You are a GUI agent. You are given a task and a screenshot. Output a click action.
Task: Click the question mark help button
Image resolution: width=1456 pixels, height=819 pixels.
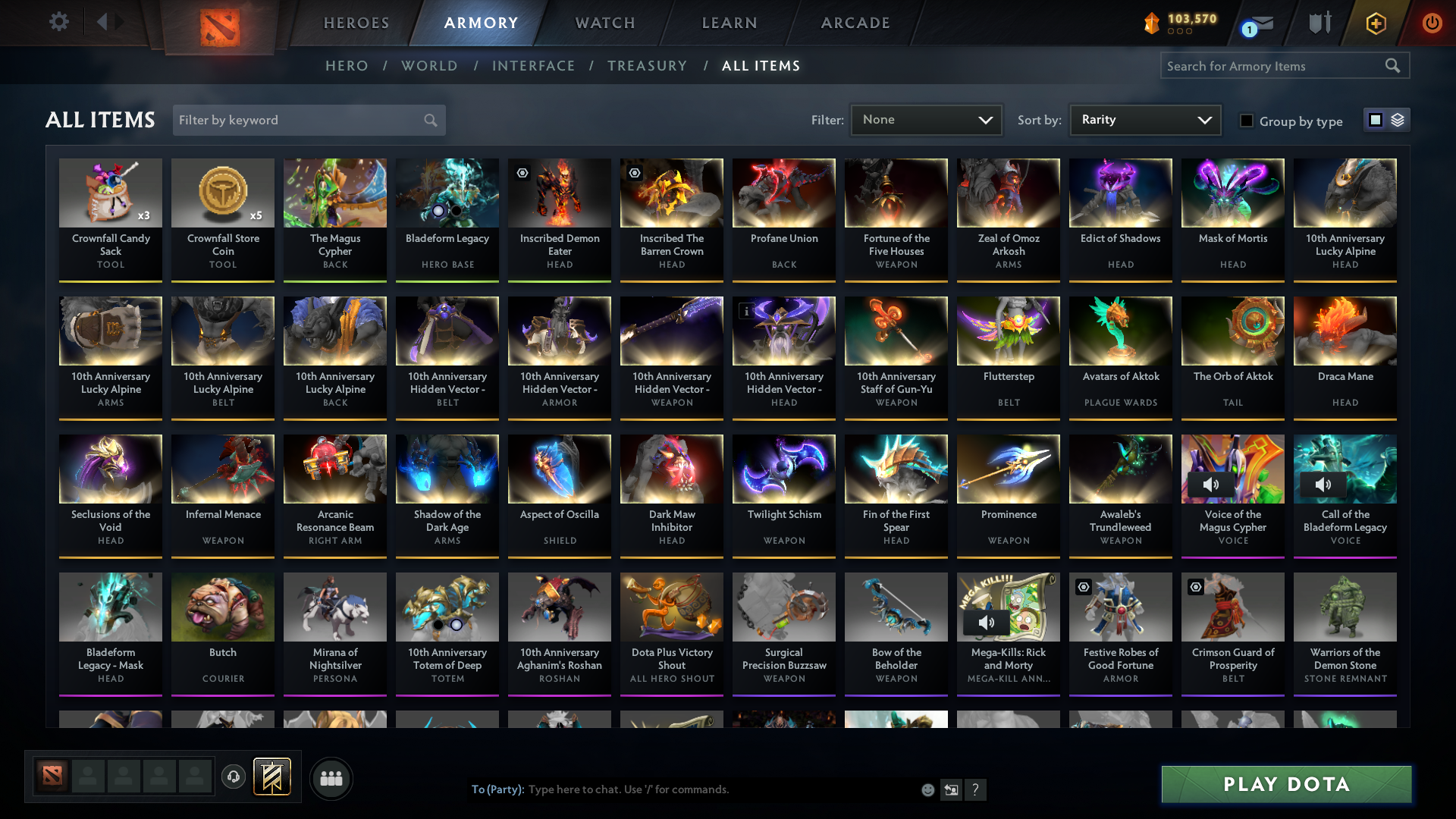[x=976, y=790]
